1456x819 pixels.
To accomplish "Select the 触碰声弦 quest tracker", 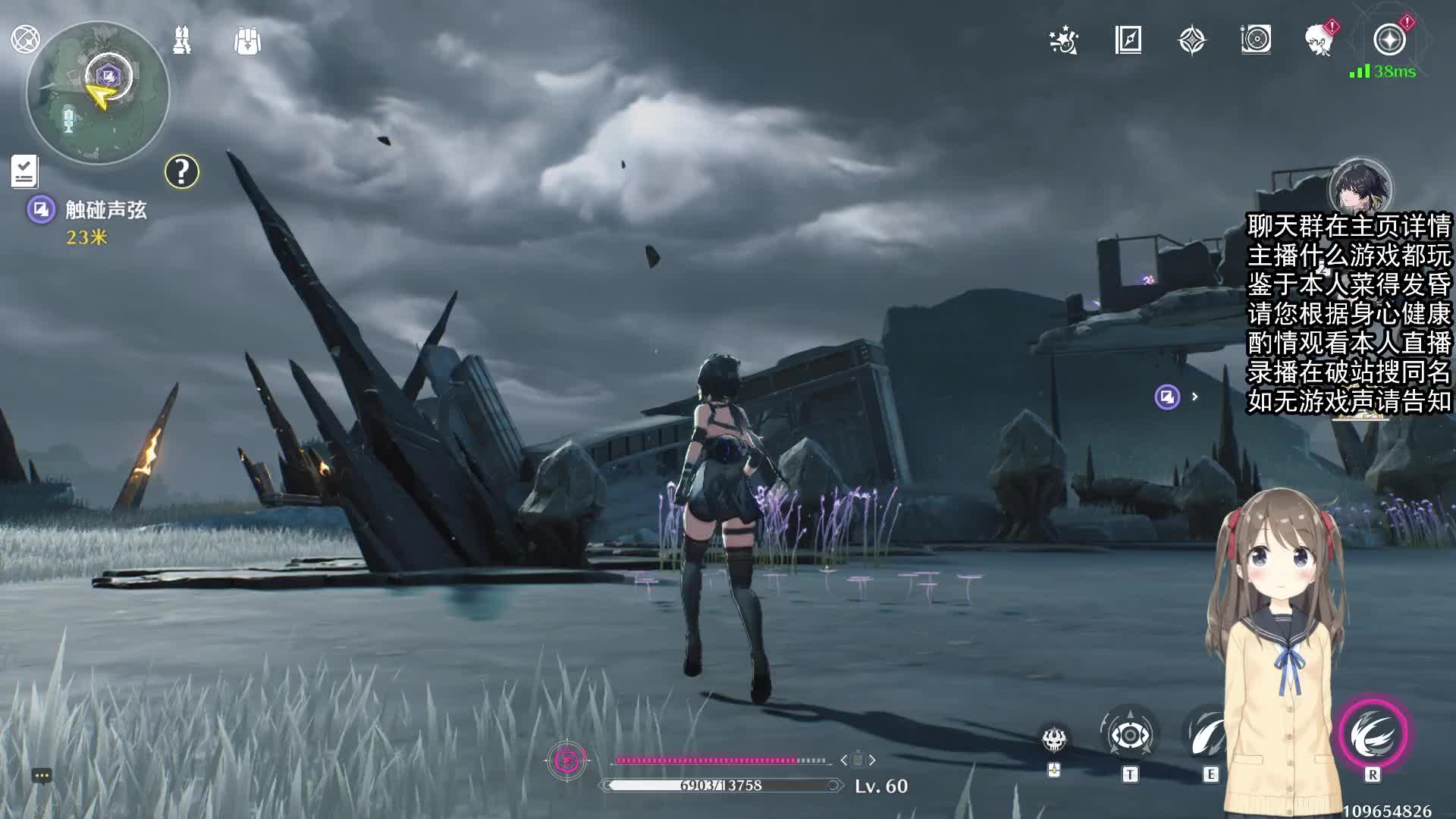I will (105, 210).
